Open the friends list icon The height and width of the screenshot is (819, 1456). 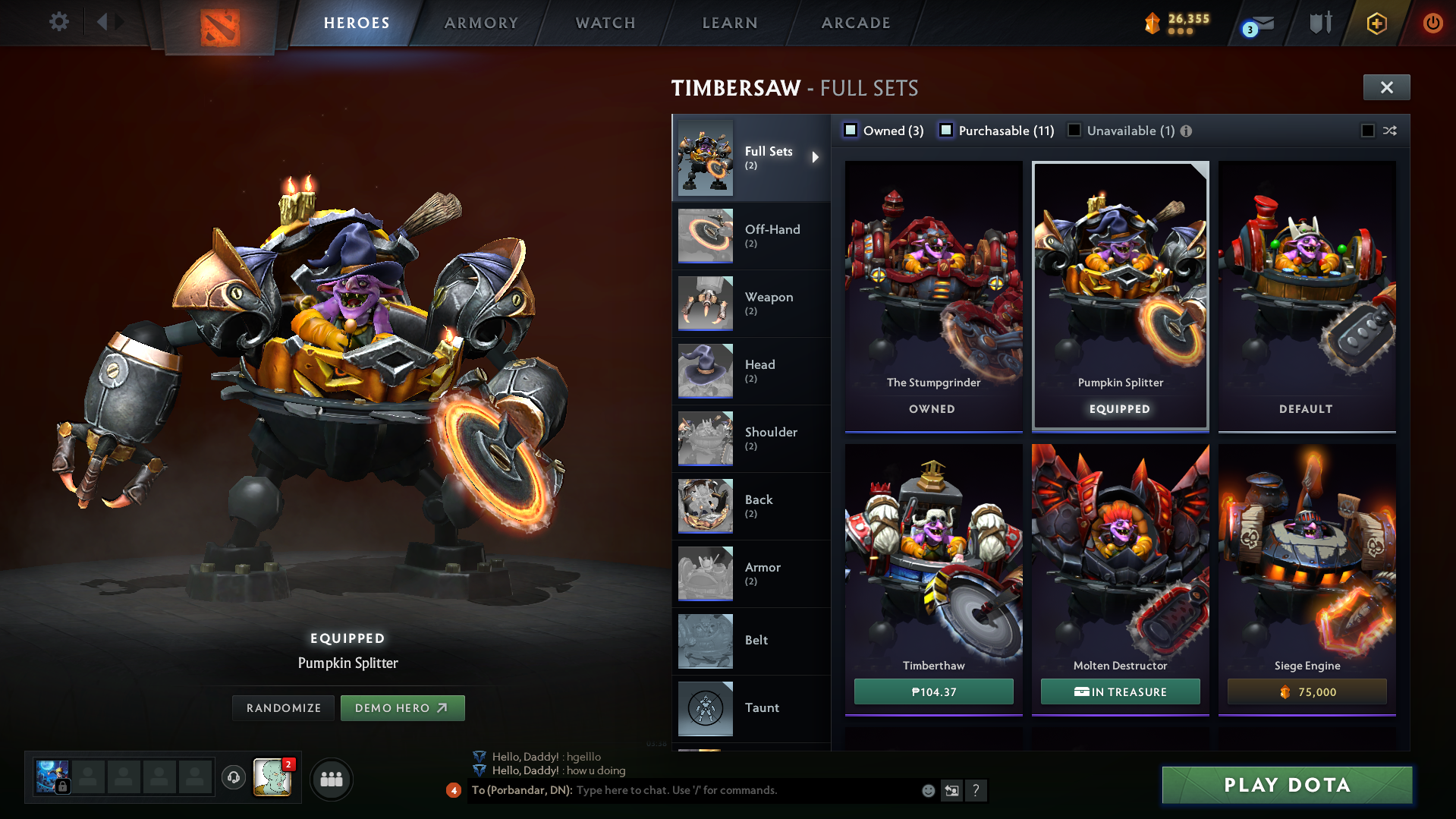(331, 779)
